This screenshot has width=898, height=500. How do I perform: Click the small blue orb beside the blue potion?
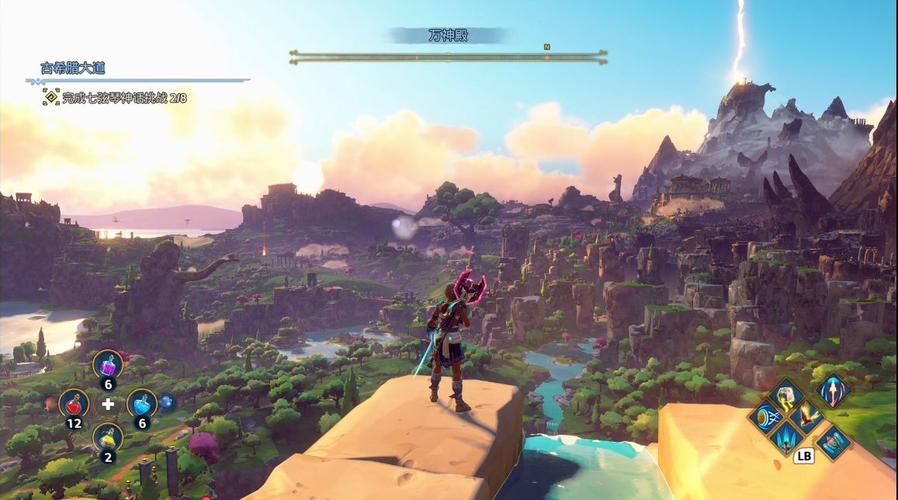(x=167, y=402)
